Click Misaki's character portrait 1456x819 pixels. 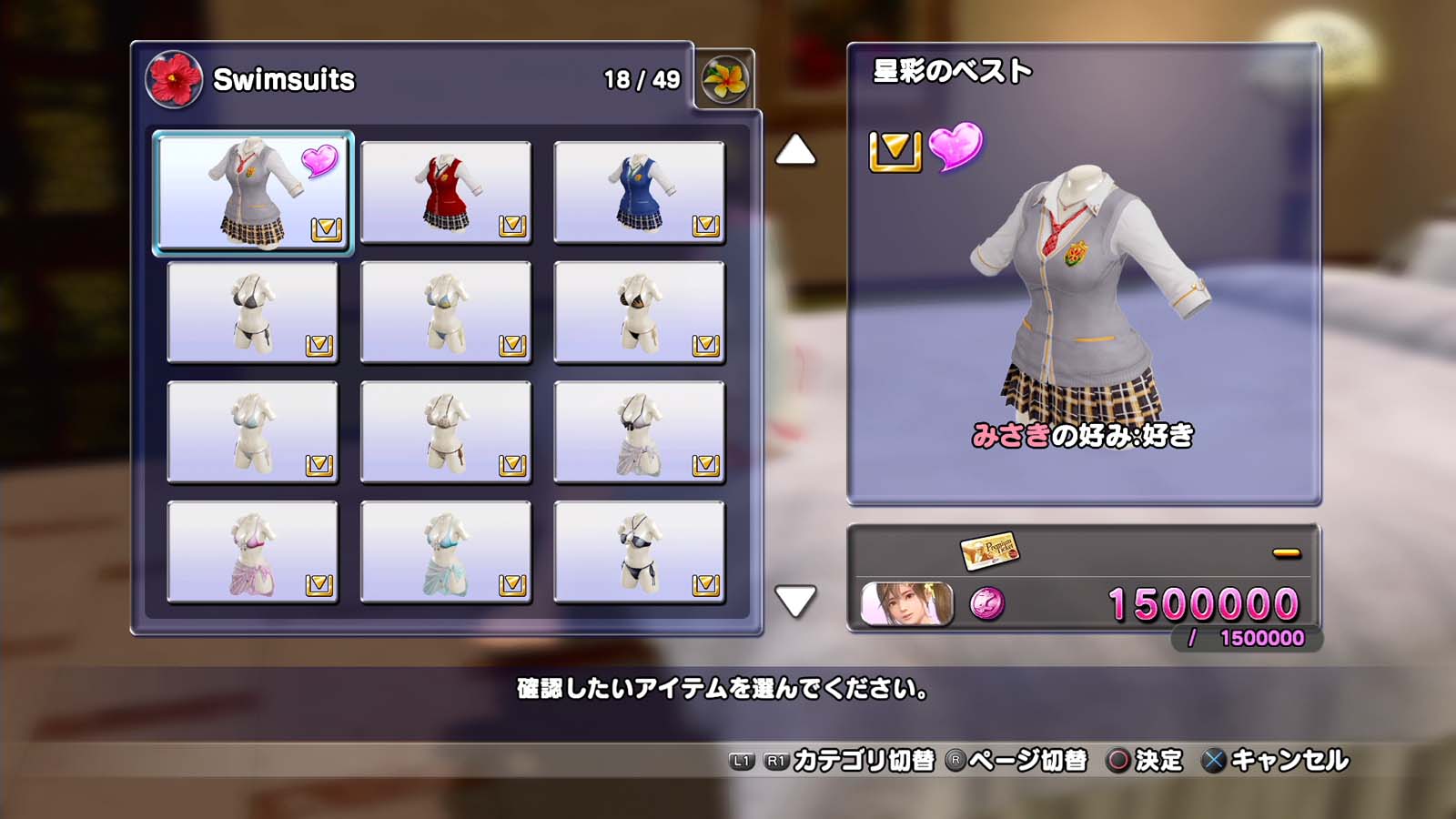pyautogui.click(x=906, y=604)
